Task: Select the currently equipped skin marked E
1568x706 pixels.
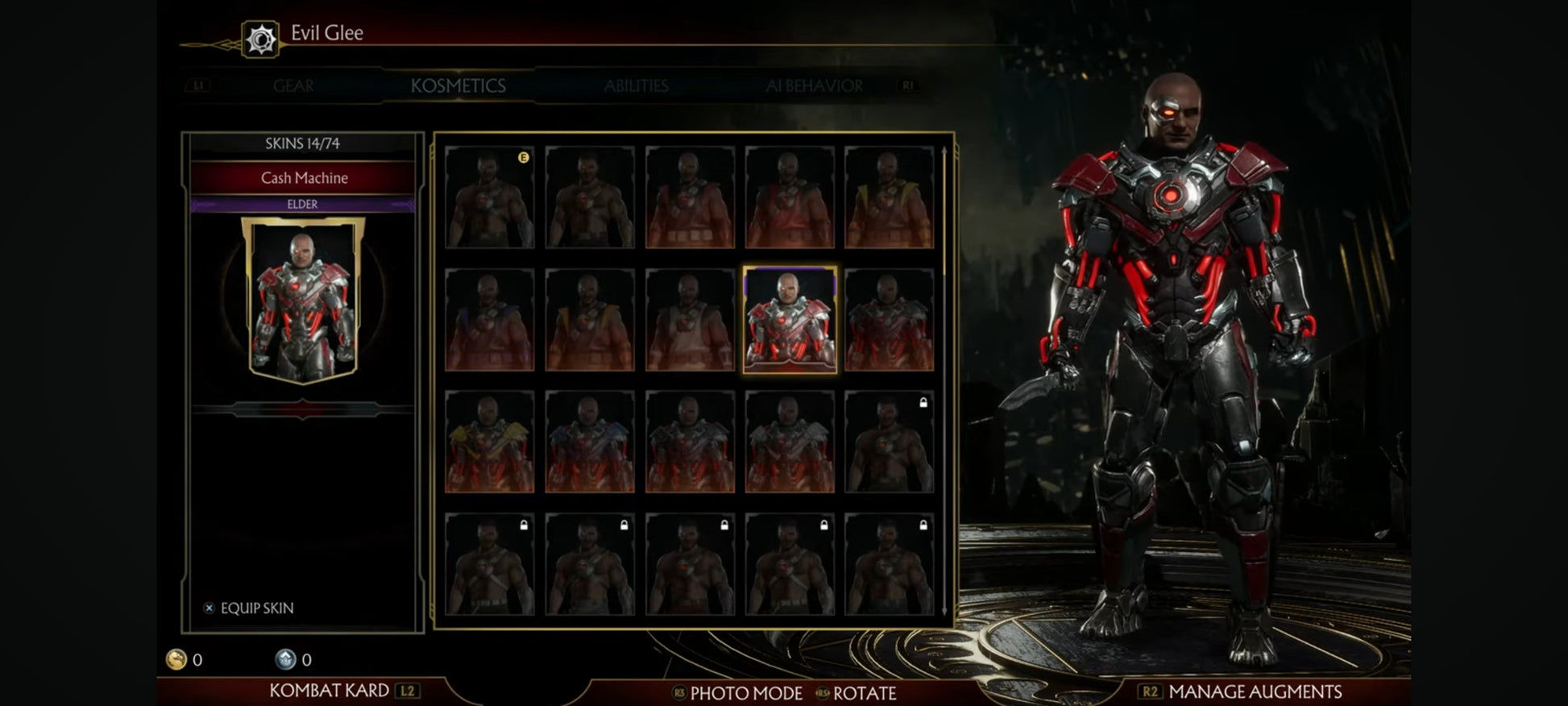Action: [489, 197]
